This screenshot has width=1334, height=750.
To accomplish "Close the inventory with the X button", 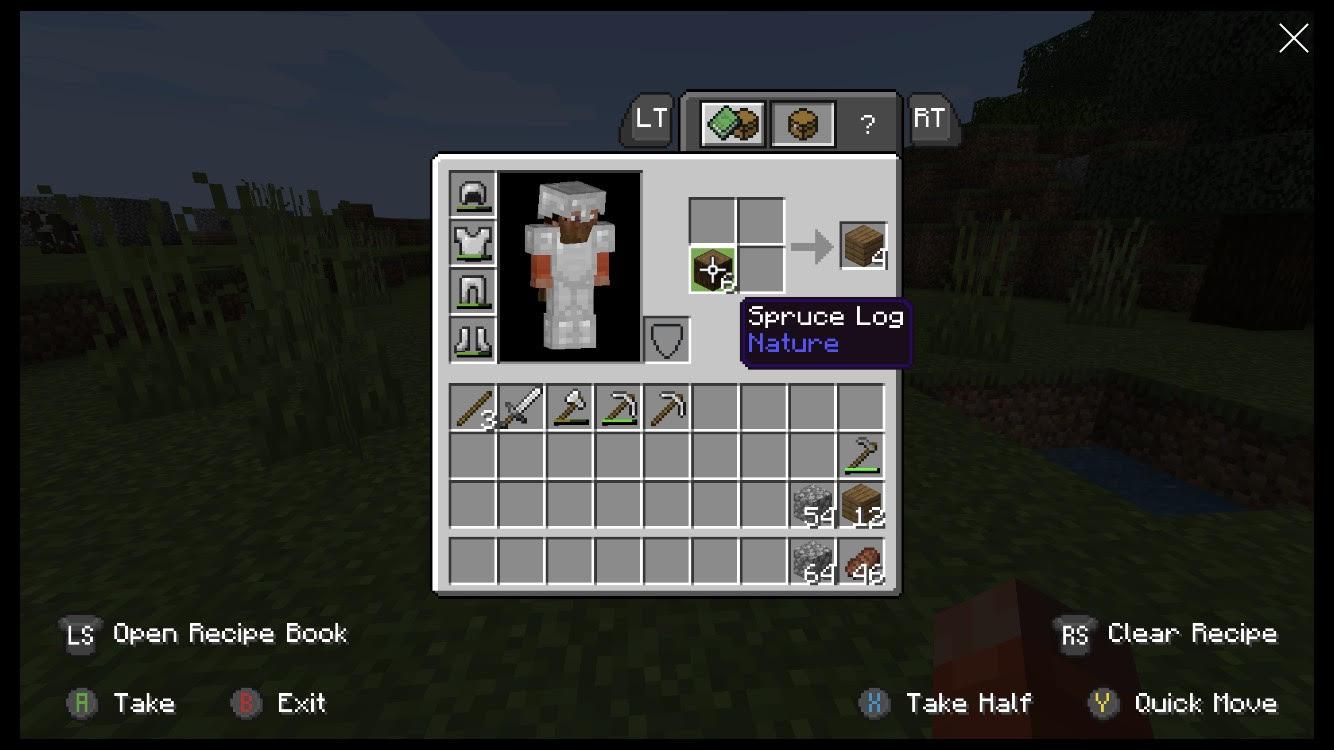I will (x=1293, y=39).
